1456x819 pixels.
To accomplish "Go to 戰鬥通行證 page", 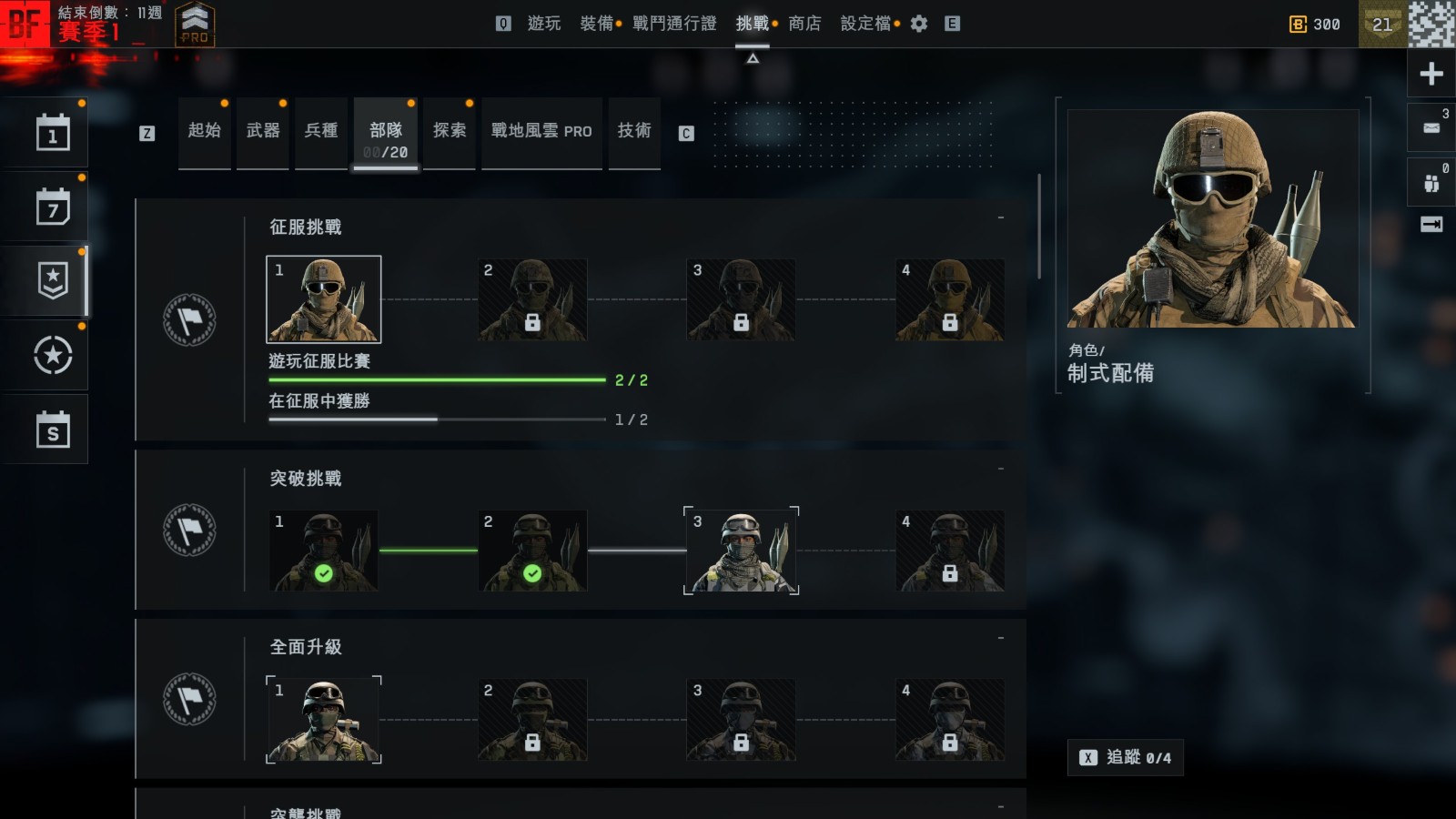I will point(674,24).
